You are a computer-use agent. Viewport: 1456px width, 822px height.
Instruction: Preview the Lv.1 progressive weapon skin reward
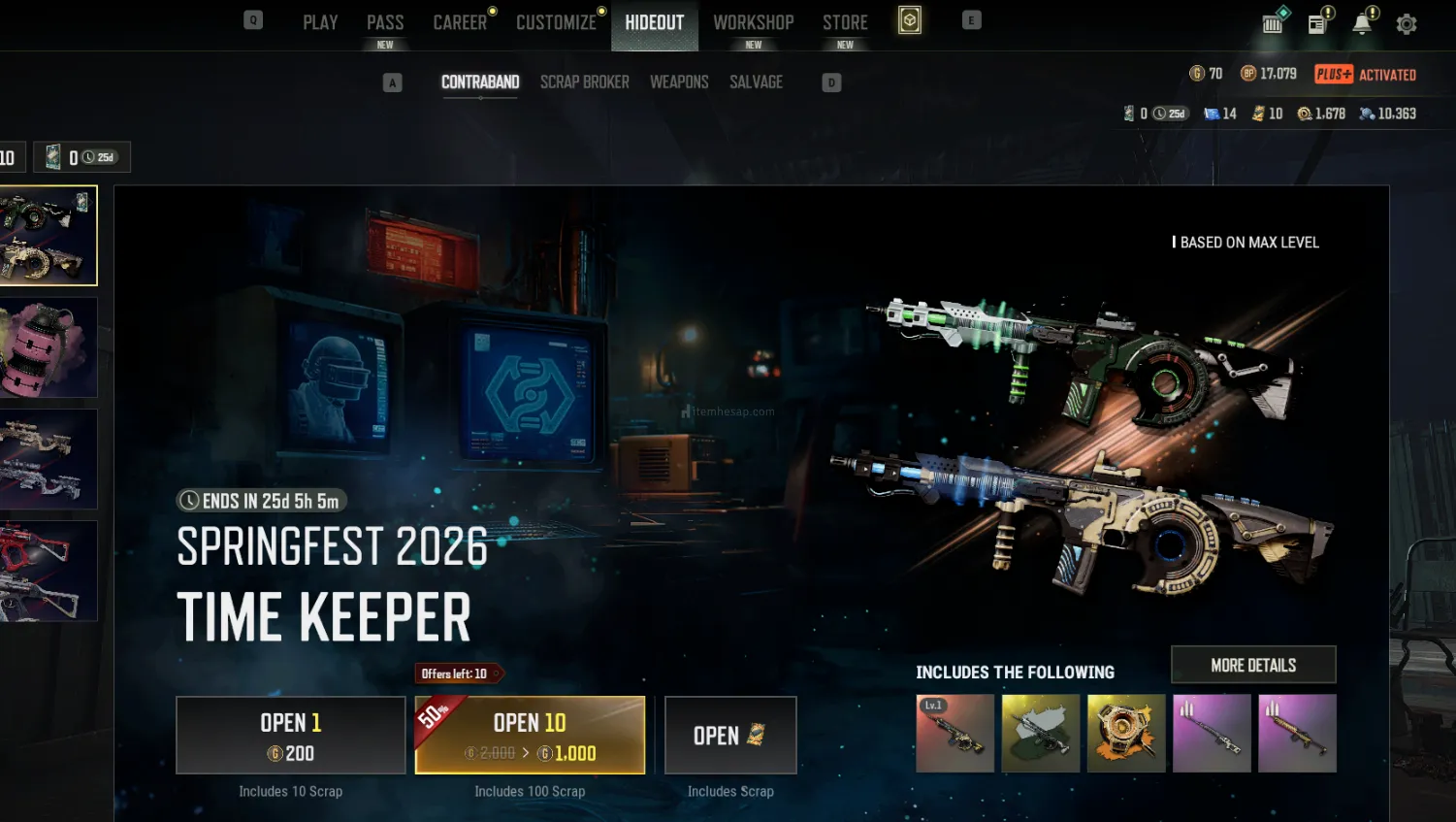tap(955, 734)
